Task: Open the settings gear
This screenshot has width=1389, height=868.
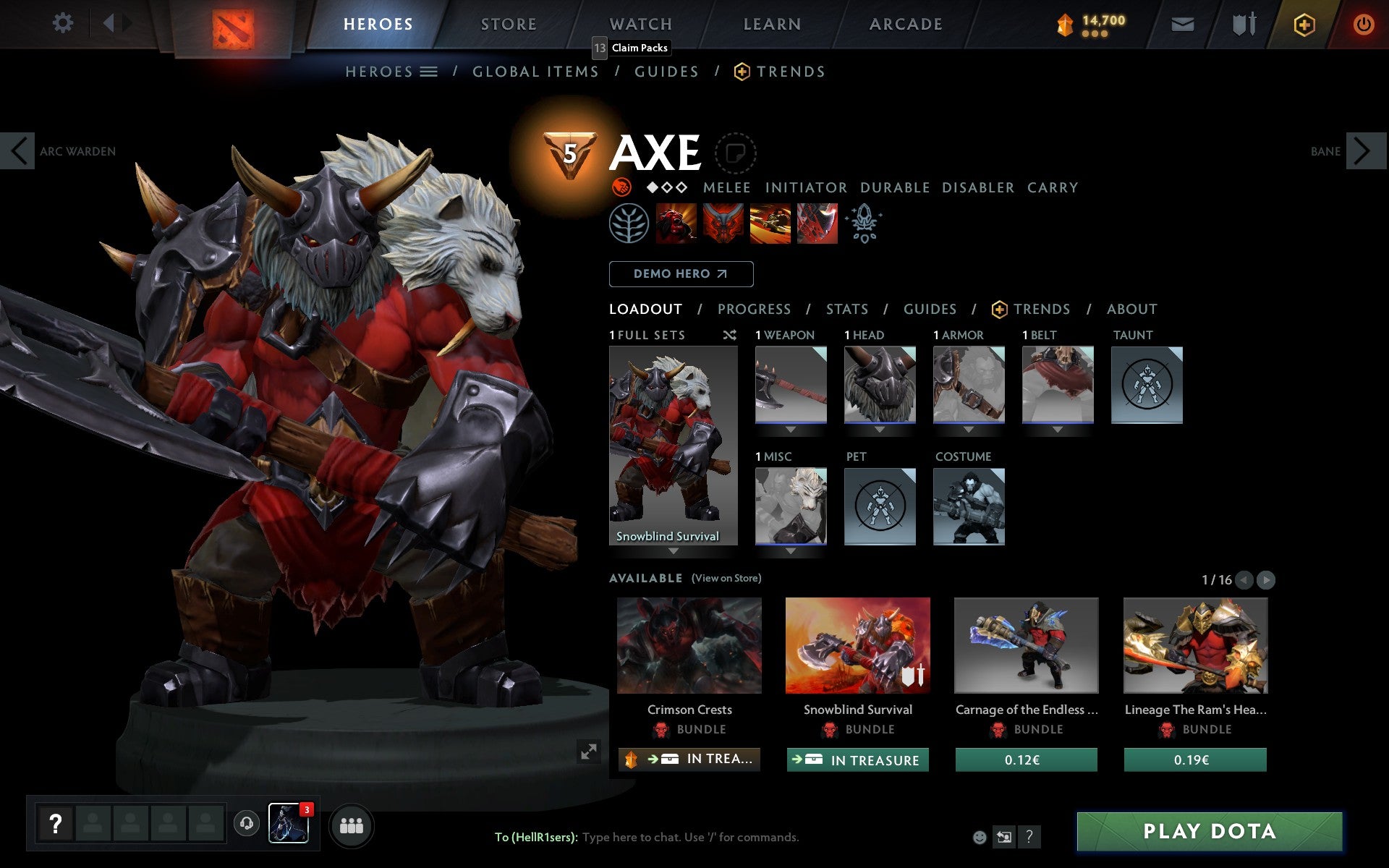Action: pos(64,23)
